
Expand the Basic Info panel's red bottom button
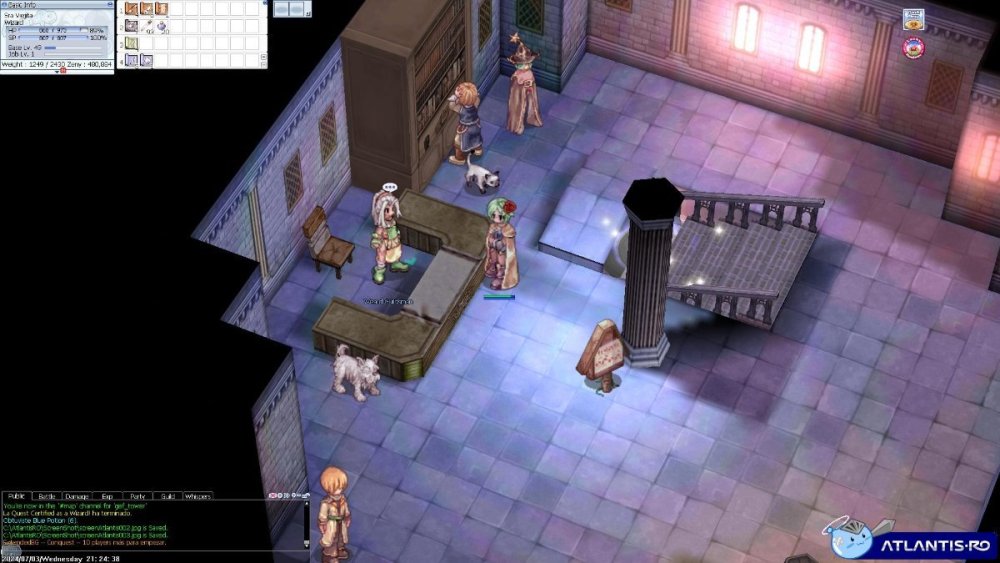point(64,71)
